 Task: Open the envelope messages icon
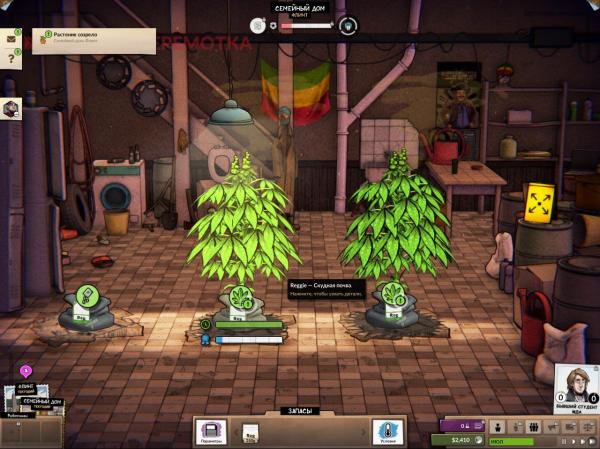click(13, 38)
